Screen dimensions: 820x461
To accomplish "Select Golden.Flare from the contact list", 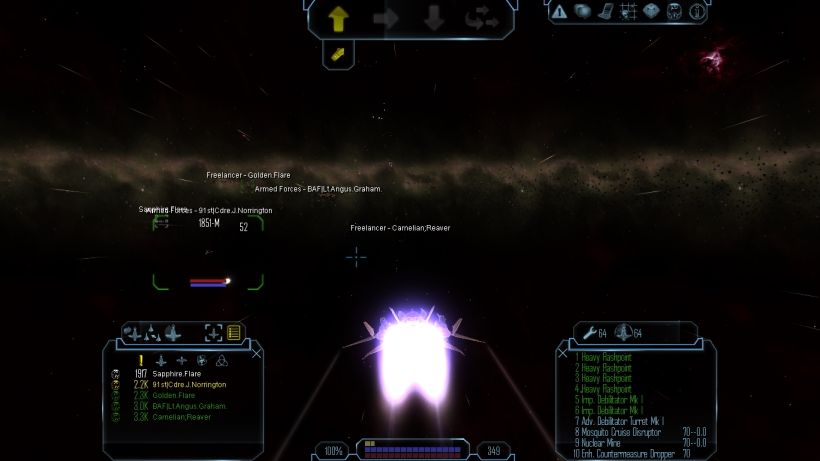I will point(177,395).
